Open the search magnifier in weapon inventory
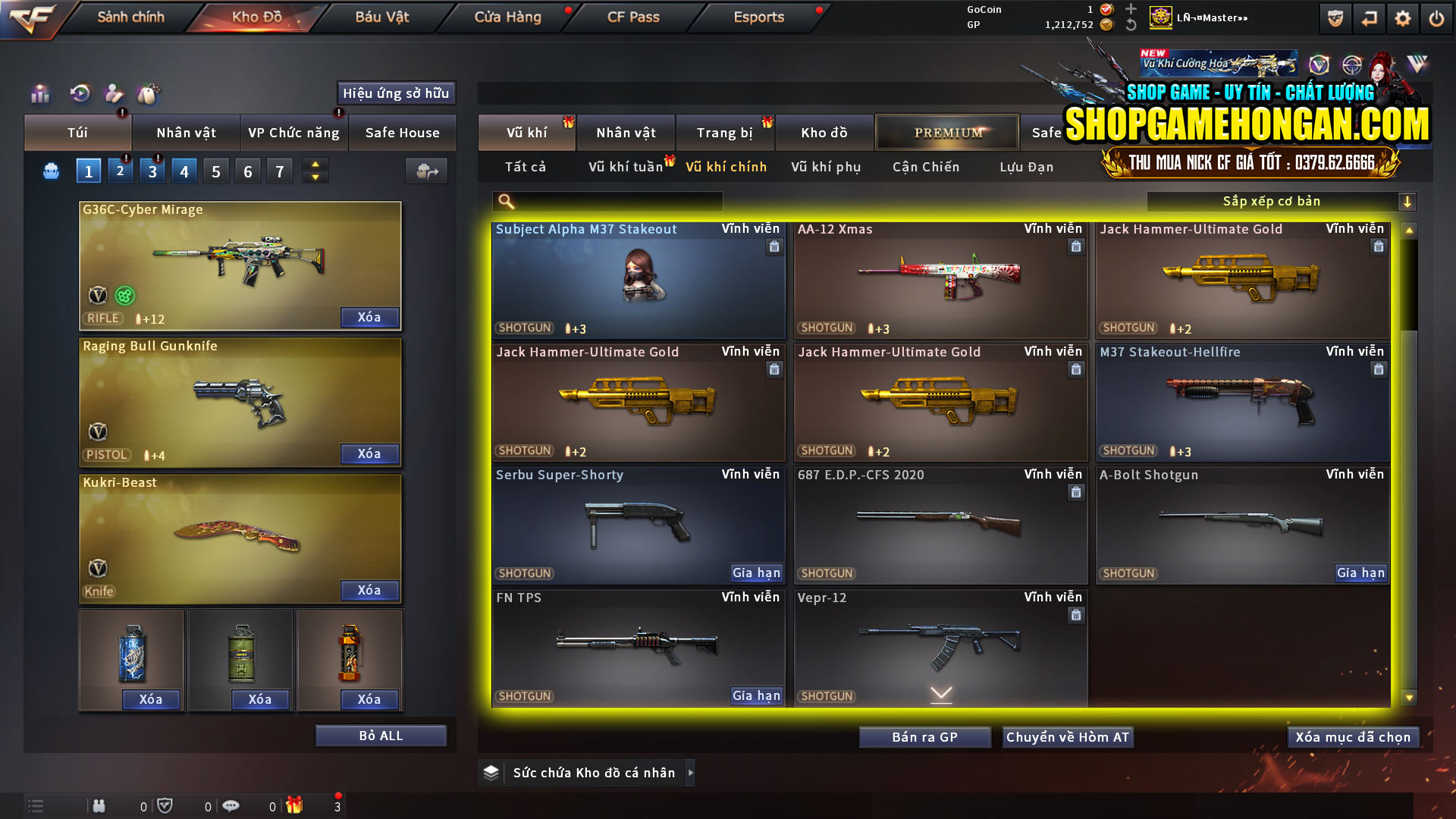 (506, 201)
